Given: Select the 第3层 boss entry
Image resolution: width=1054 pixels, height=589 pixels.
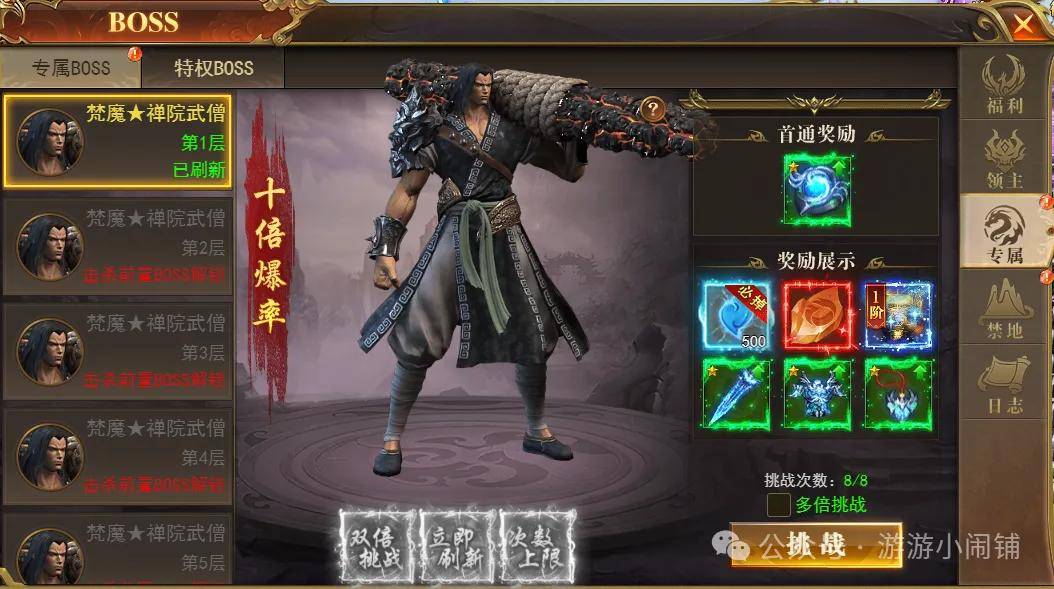Looking at the screenshot, I should (x=117, y=352).
